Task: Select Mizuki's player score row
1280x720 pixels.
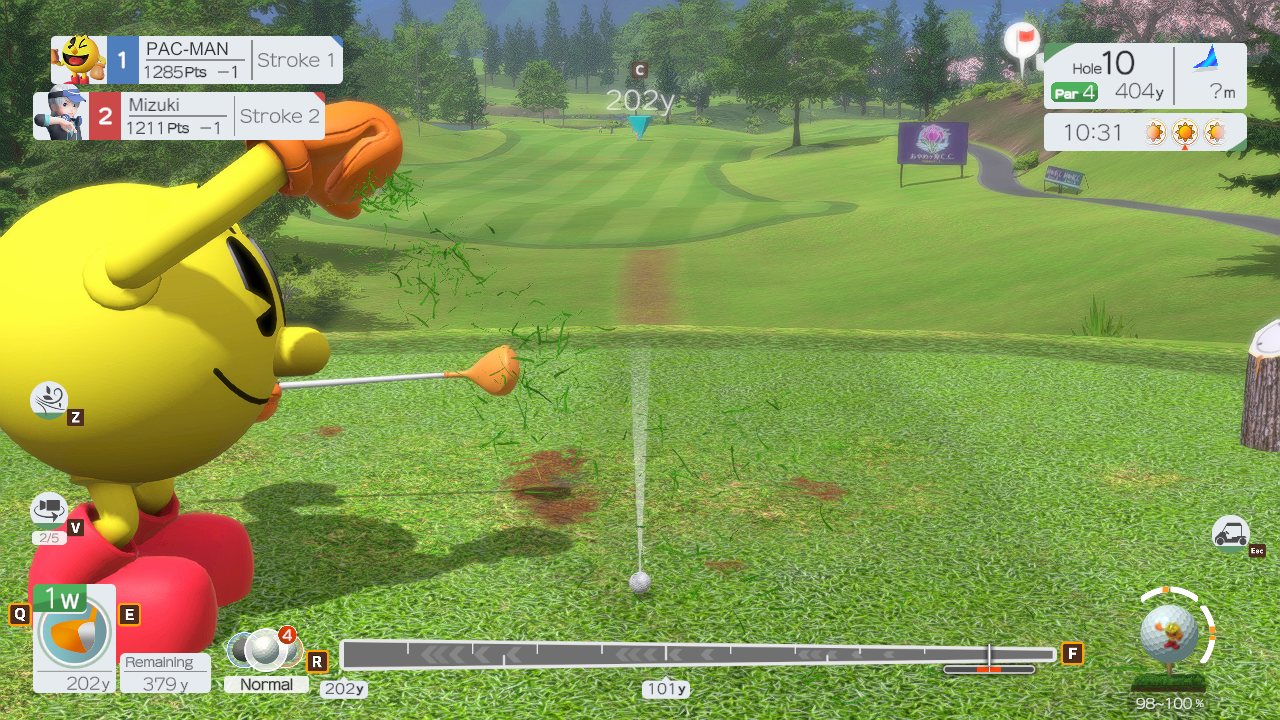Action: coord(180,116)
